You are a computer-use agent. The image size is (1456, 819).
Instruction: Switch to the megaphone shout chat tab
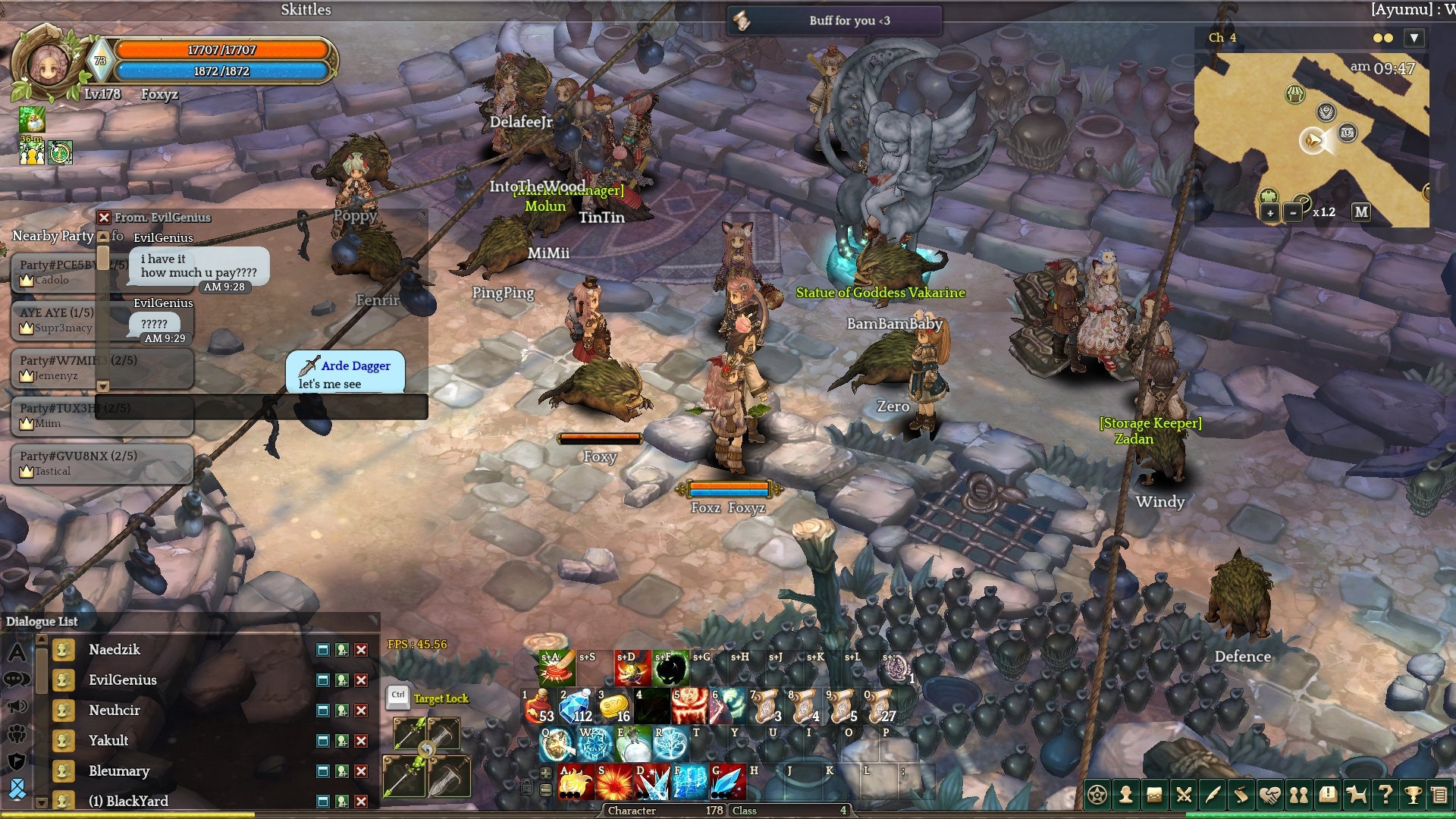tap(17, 707)
